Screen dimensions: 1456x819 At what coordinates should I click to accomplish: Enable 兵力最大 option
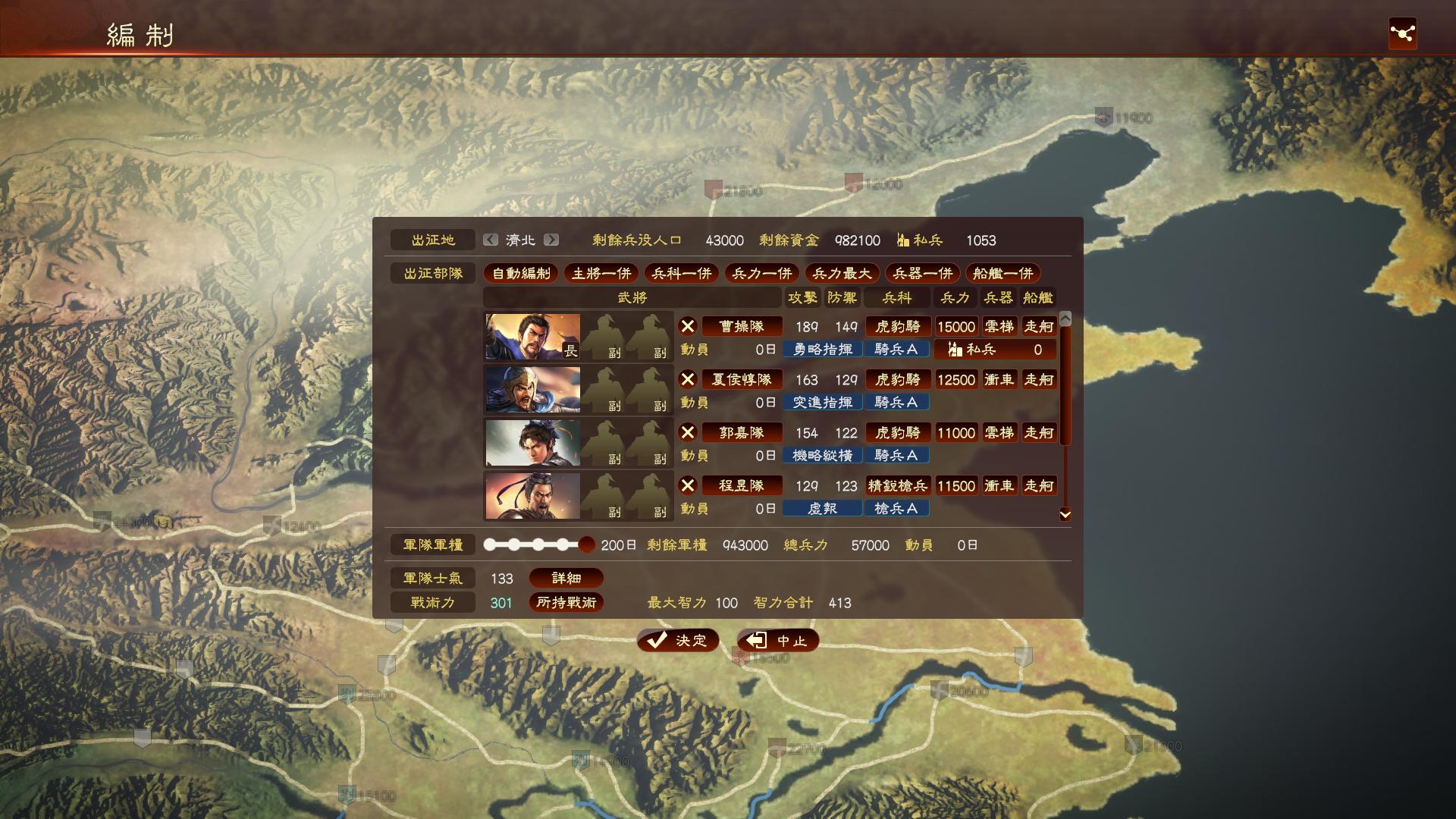pos(843,274)
